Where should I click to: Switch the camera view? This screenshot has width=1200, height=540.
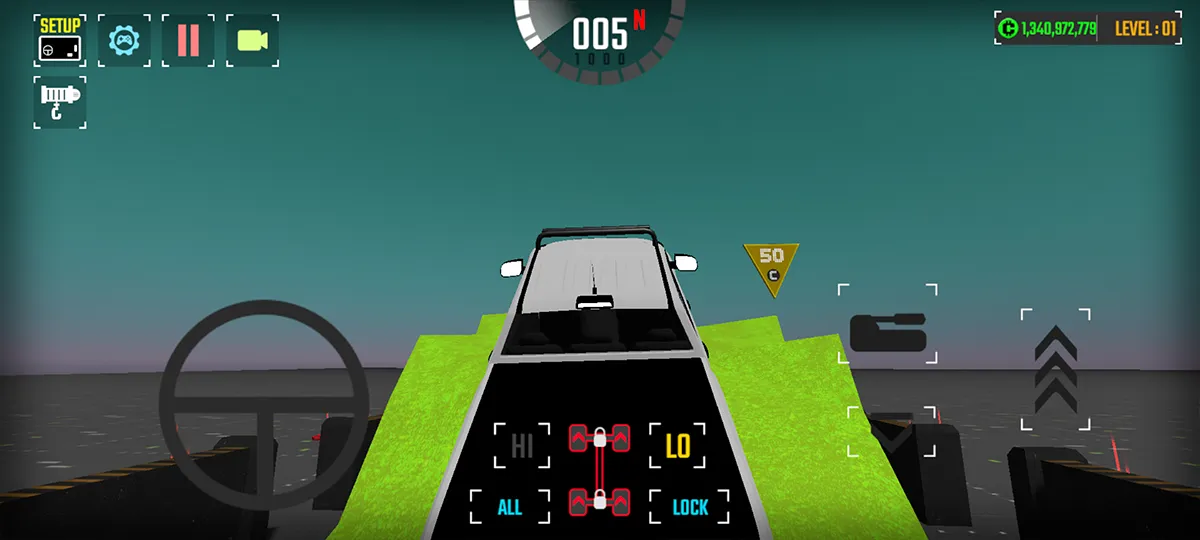[252, 40]
